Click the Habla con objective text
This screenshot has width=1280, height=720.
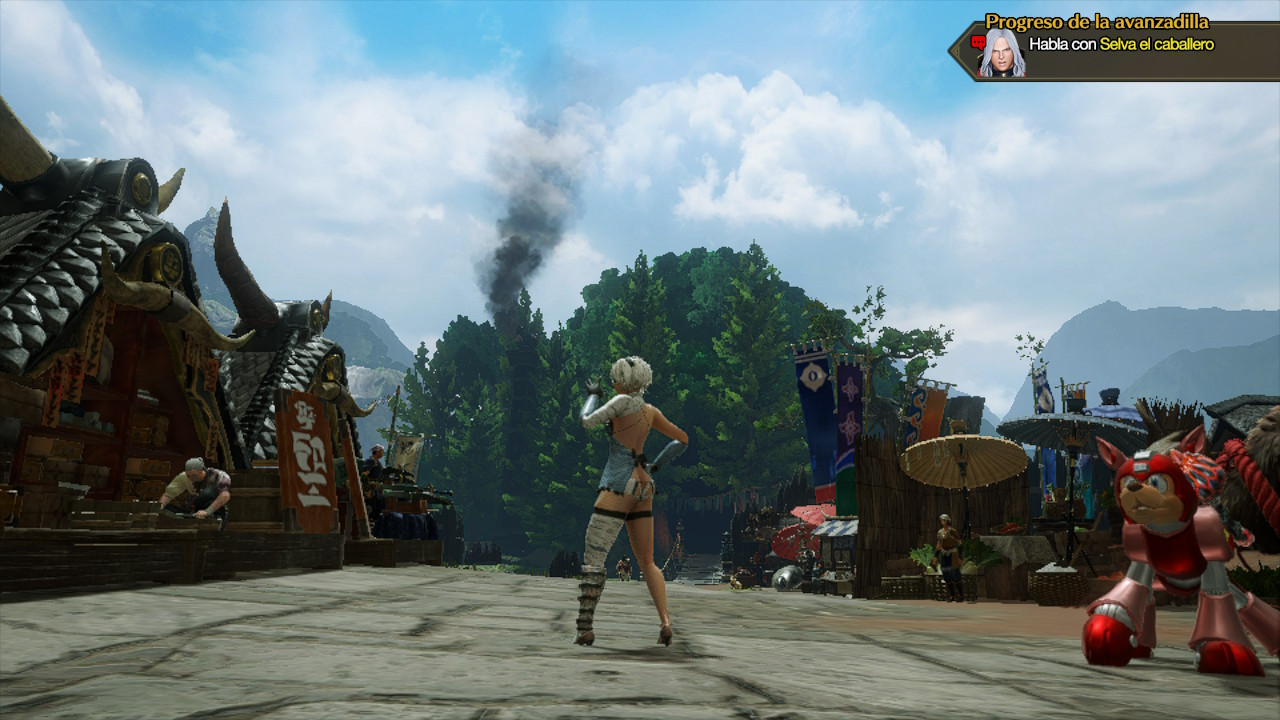coord(1065,43)
